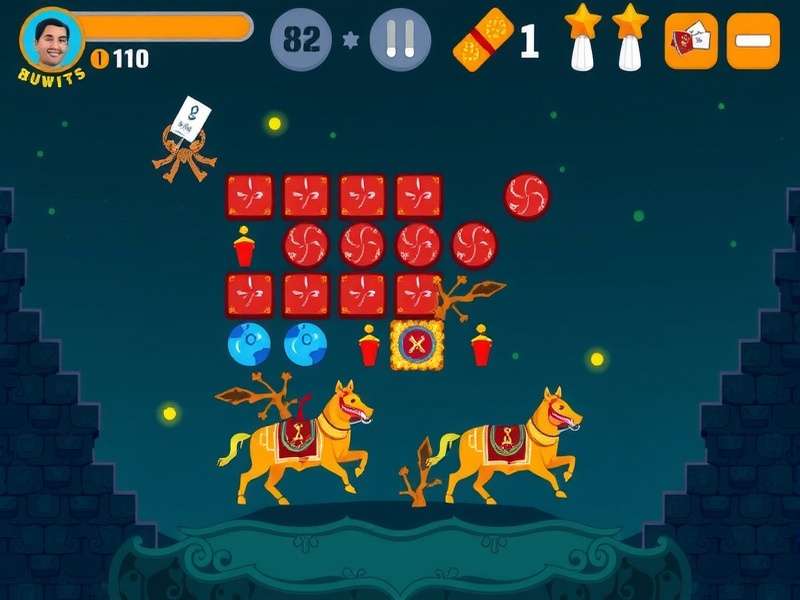Select the gold-framed crossed tile on the board
The height and width of the screenshot is (600, 800).
(417, 345)
